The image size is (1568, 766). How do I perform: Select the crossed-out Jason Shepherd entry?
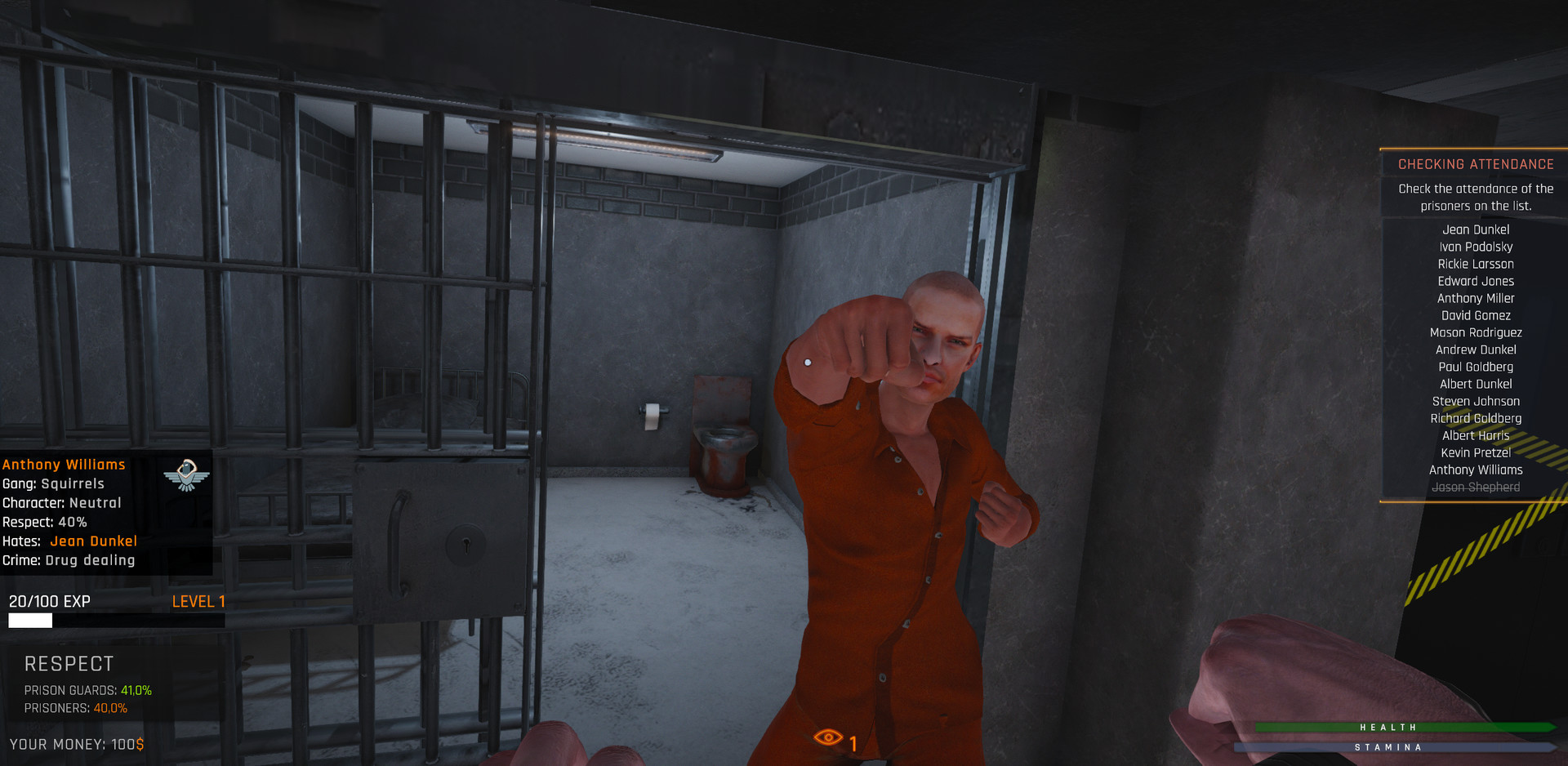(x=1475, y=486)
